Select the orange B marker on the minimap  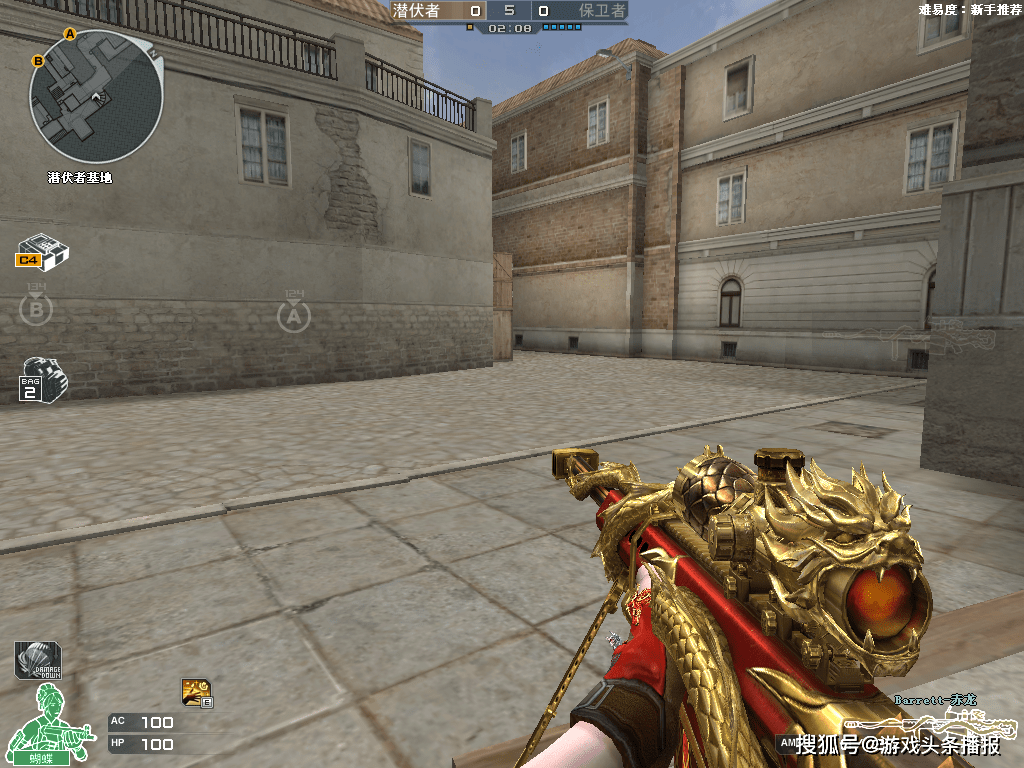[x=38, y=61]
